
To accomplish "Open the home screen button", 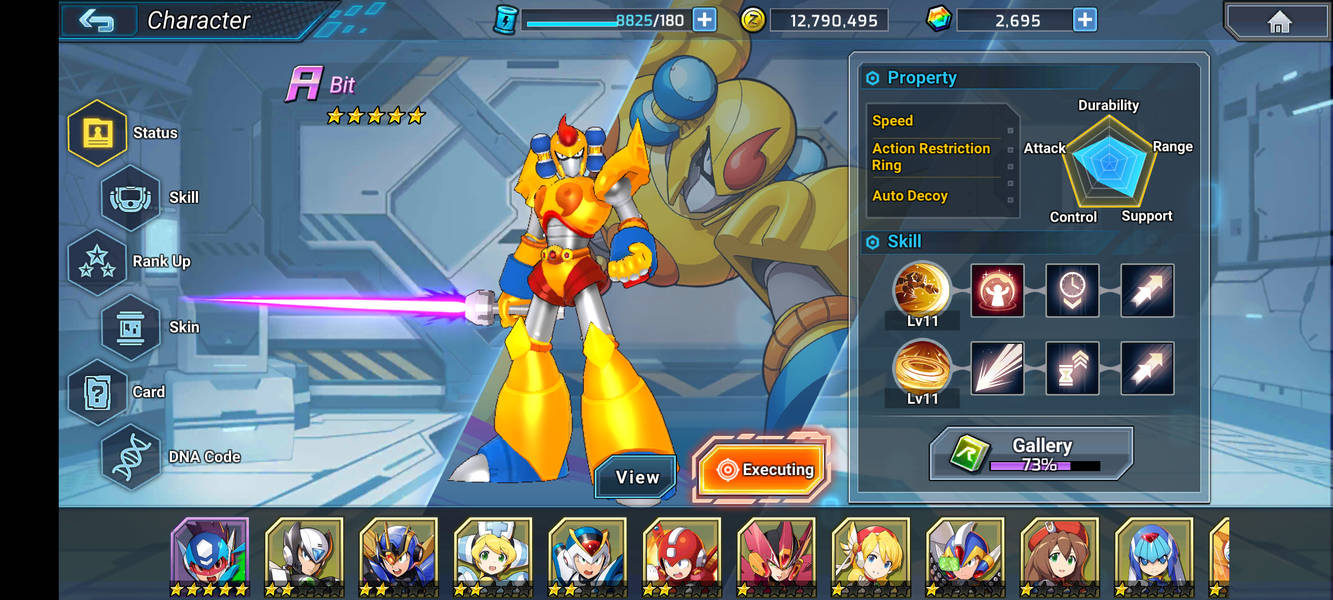I will (1278, 21).
